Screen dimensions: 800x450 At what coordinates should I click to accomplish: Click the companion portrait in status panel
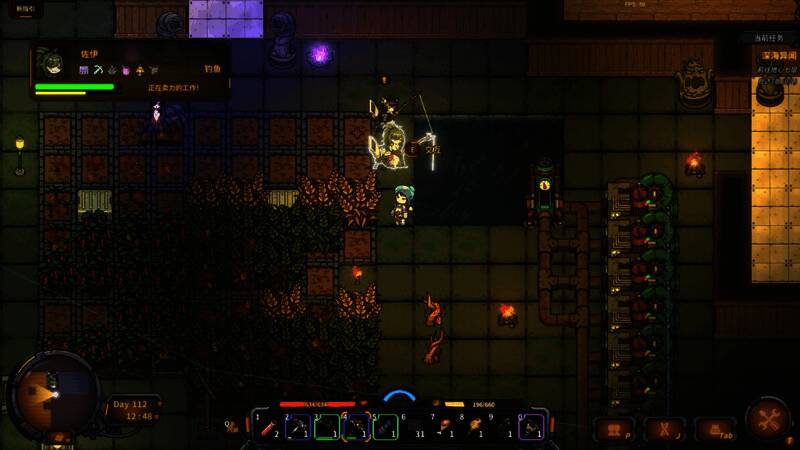pos(48,63)
